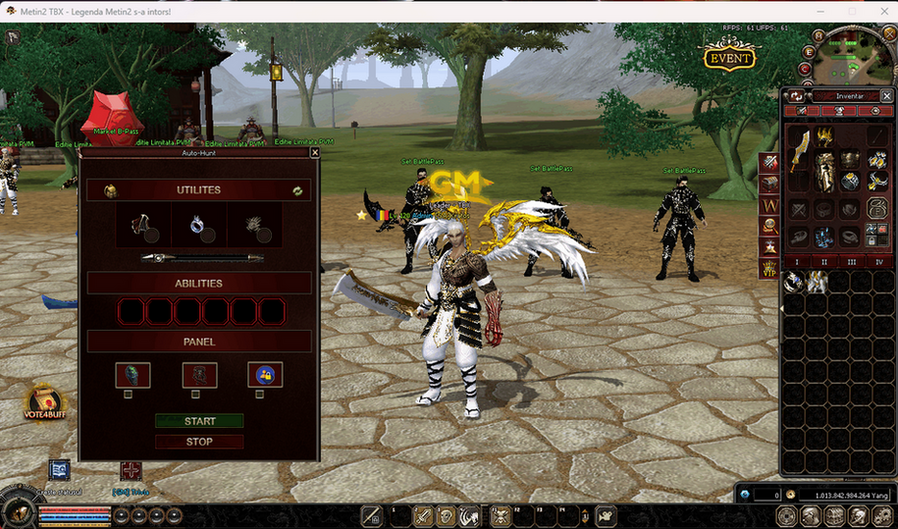The height and width of the screenshot is (529, 898).
Task: Select the ring utility slot in Auto-Hunt
Action: coord(199,226)
